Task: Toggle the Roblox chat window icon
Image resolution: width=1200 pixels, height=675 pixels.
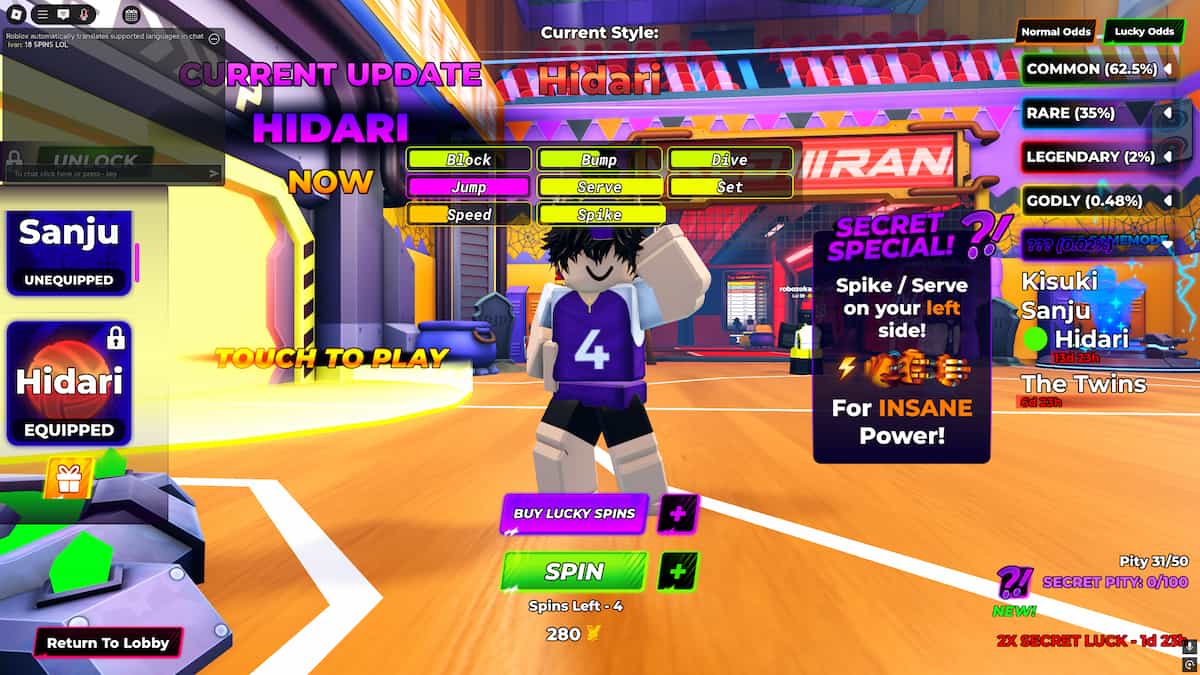Action: click(x=63, y=15)
